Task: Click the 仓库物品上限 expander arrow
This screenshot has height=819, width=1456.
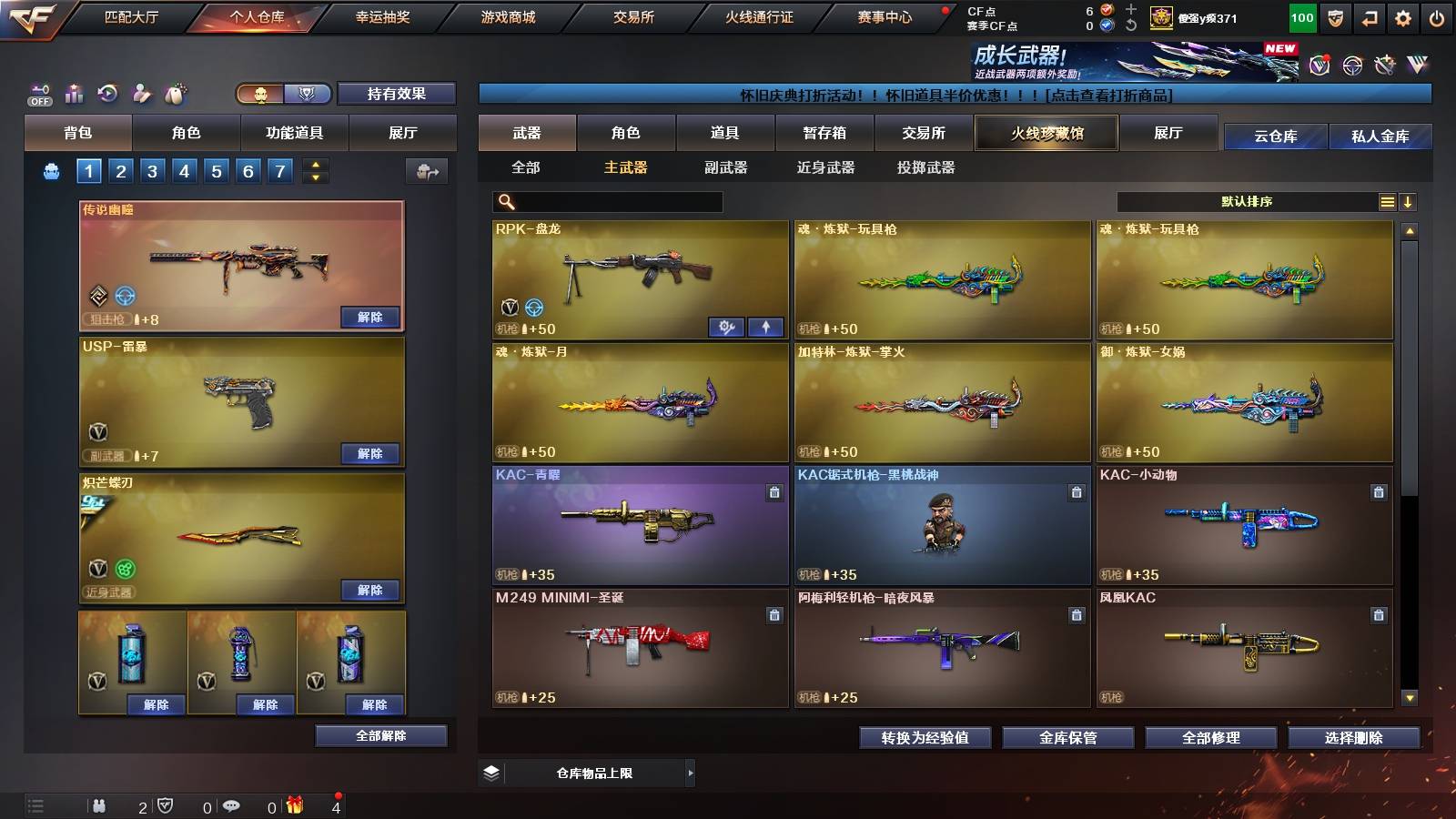Action: 691,773
